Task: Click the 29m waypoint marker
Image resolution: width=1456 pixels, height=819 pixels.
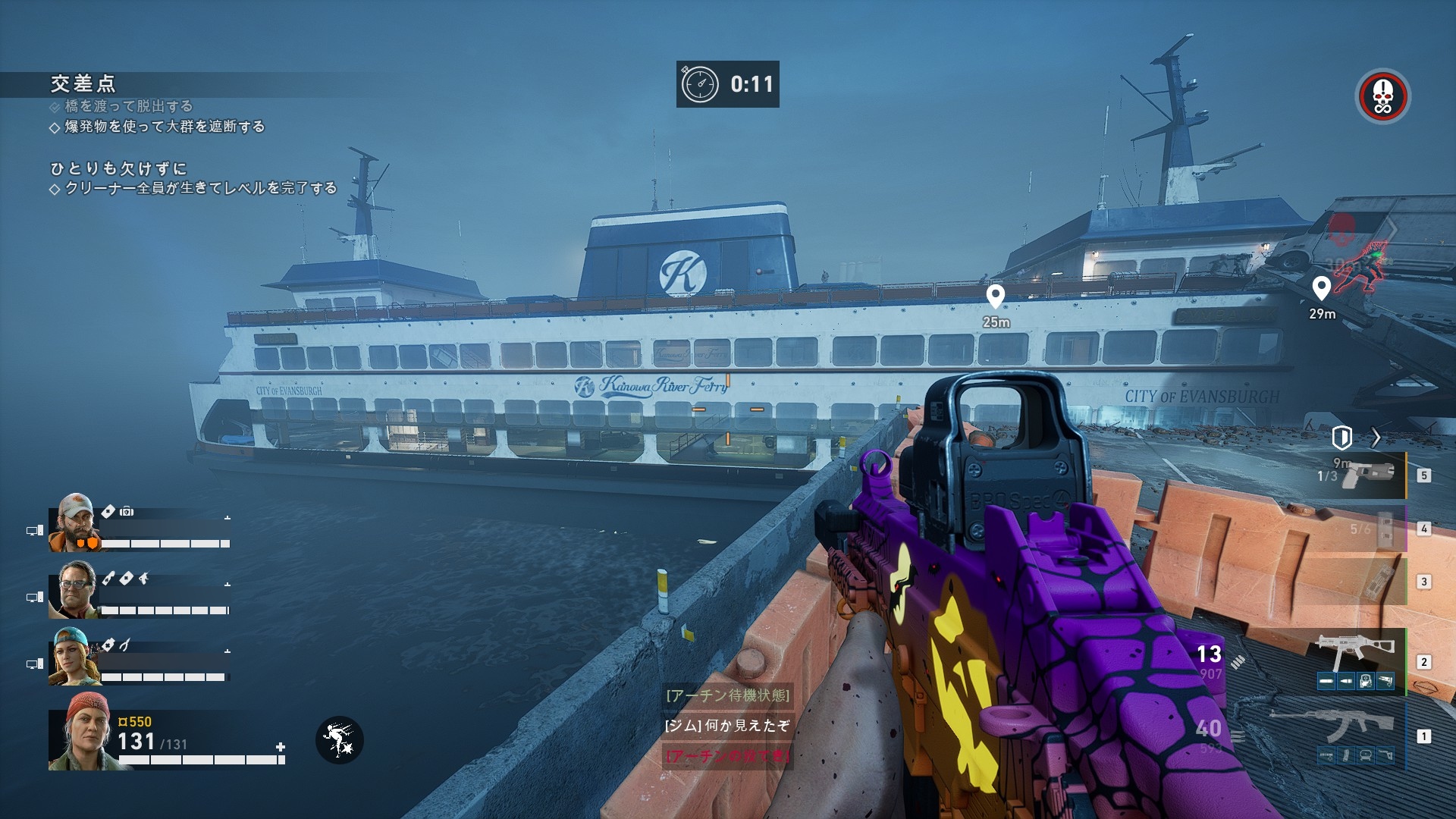Action: pyautogui.click(x=1321, y=288)
